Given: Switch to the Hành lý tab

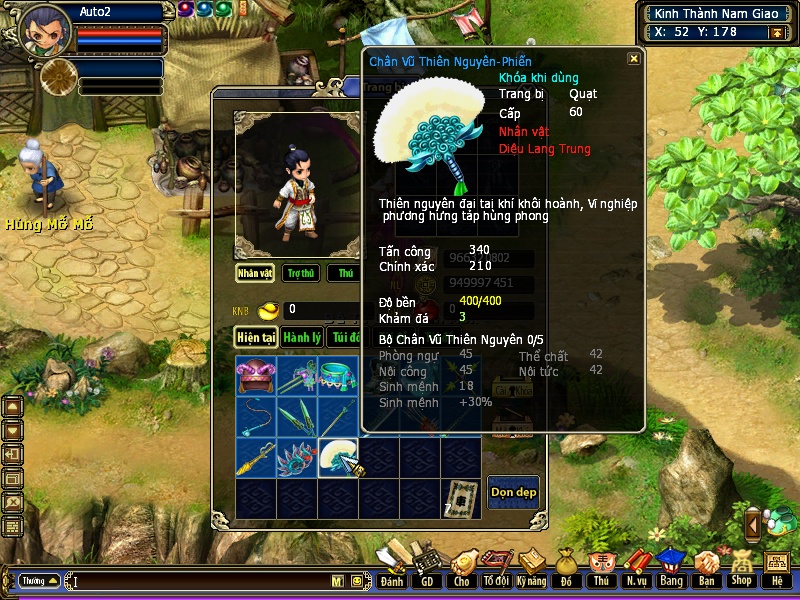Looking at the screenshot, I should pyautogui.click(x=301, y=337).
